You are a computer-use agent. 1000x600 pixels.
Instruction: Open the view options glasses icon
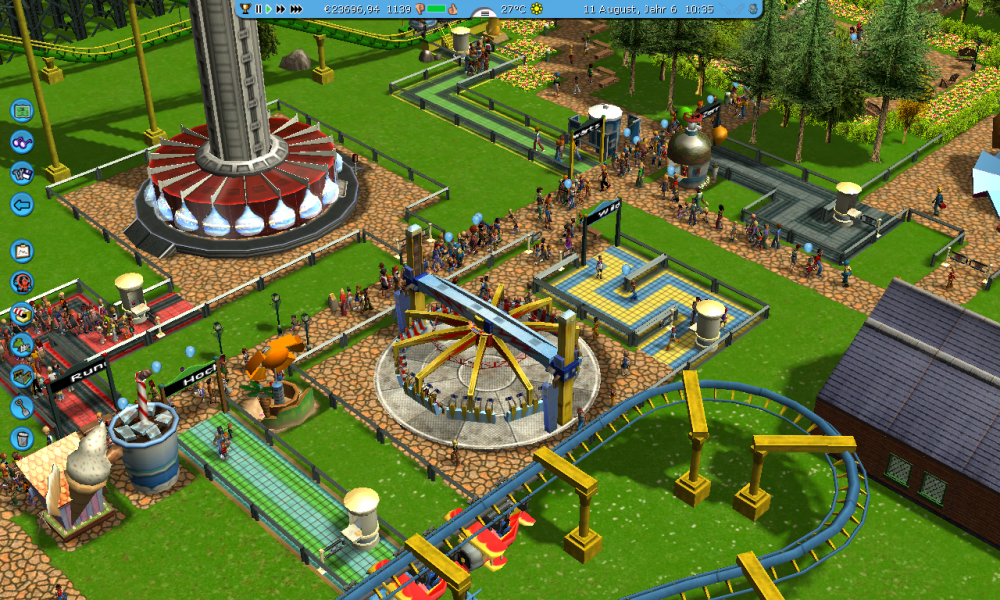[x=22, y=142]
